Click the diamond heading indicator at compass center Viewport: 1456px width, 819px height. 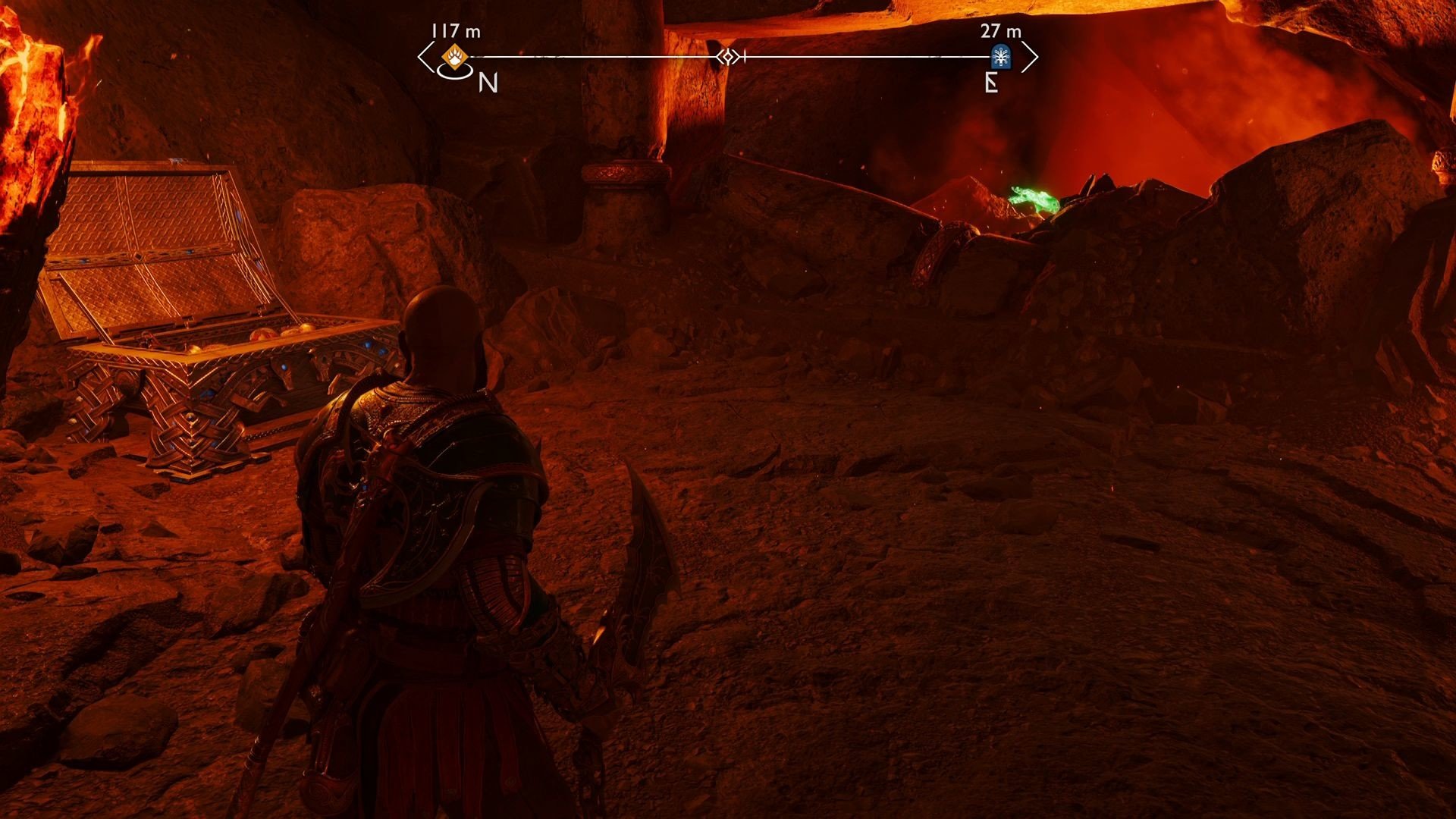pos(730,55)
